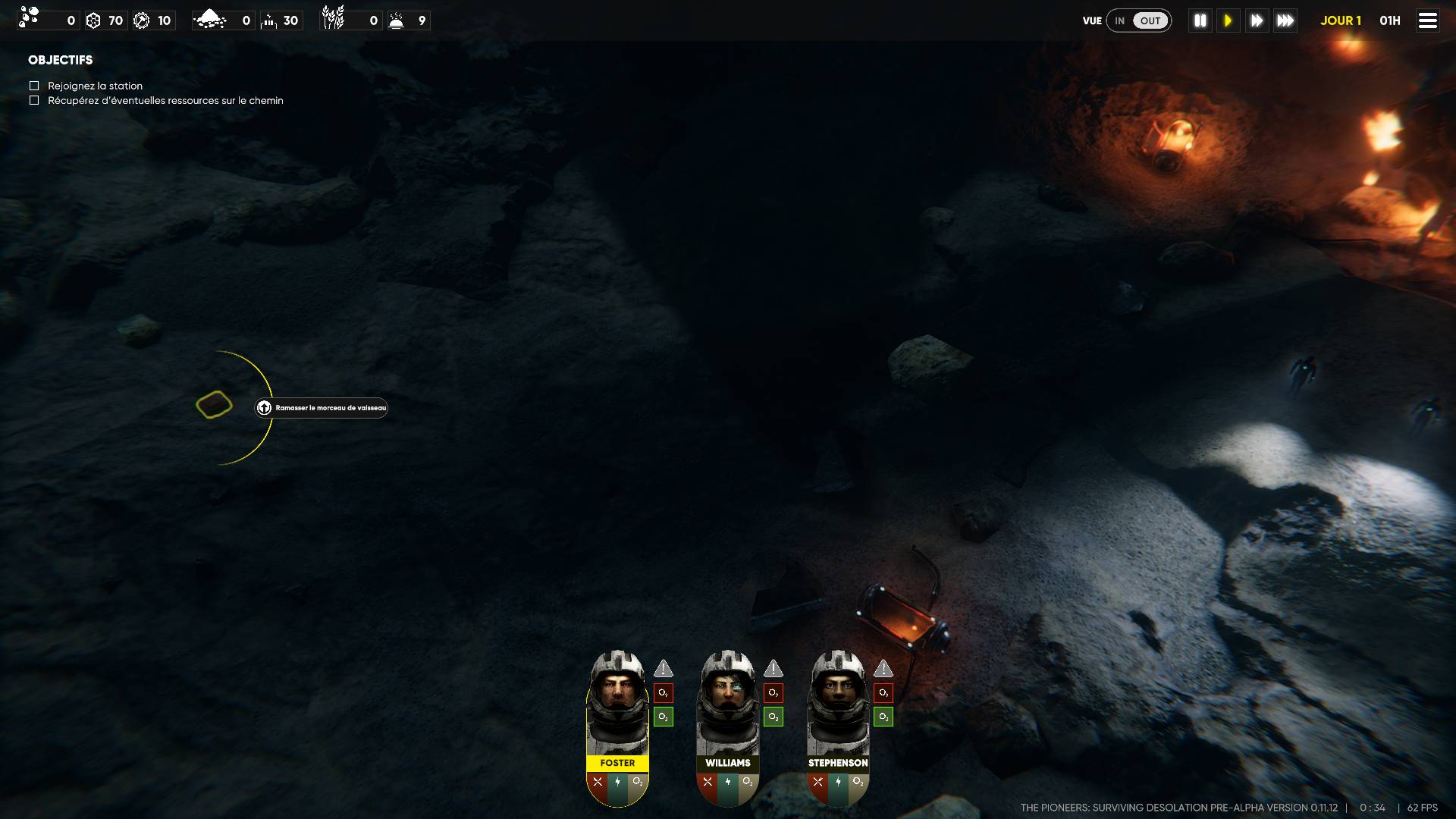The image size is (1456, 819).
Task: Open the hamburger main menu
Action: 1427,20
